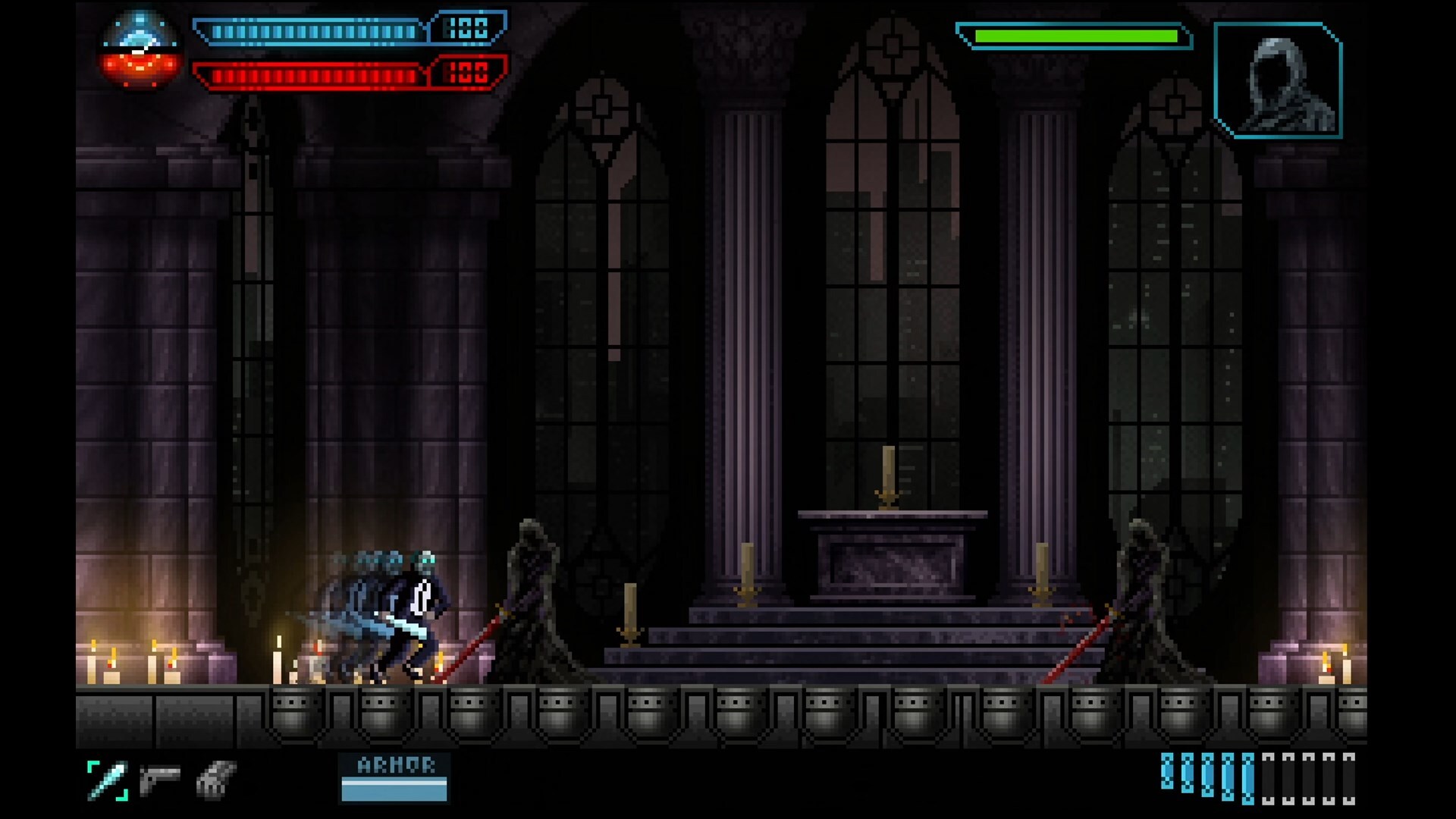Equip the gauntlet fist weapon
Image resolution: width=1456 pixels, height=819 pixels.
tap(216, 779)
